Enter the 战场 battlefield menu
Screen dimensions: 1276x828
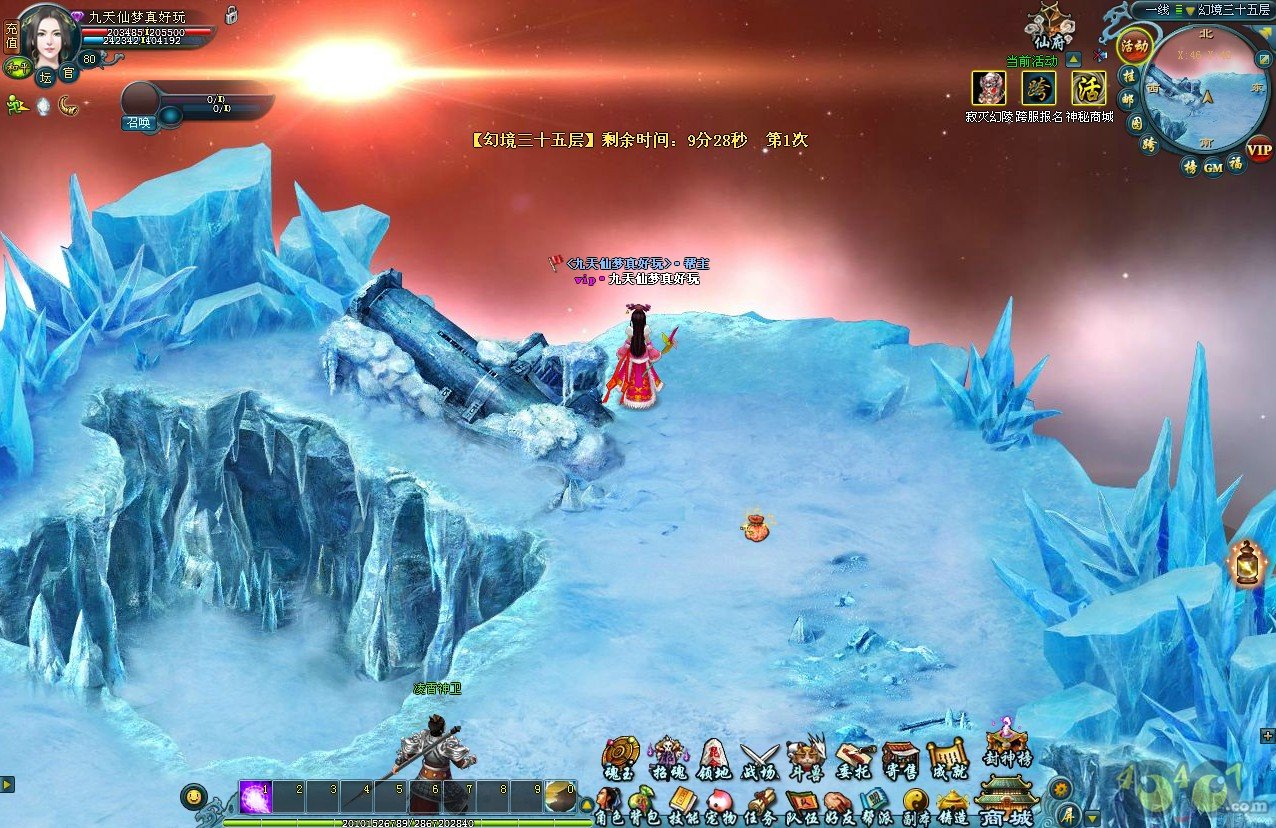pyautogui.click(x=759, y=757)
